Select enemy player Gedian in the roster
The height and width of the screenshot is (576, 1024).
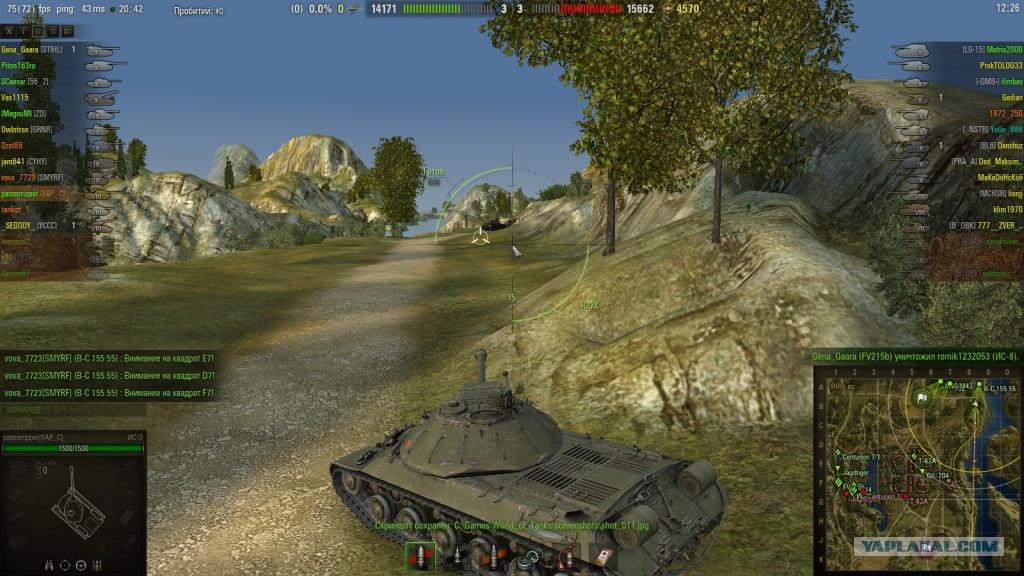1010,98
